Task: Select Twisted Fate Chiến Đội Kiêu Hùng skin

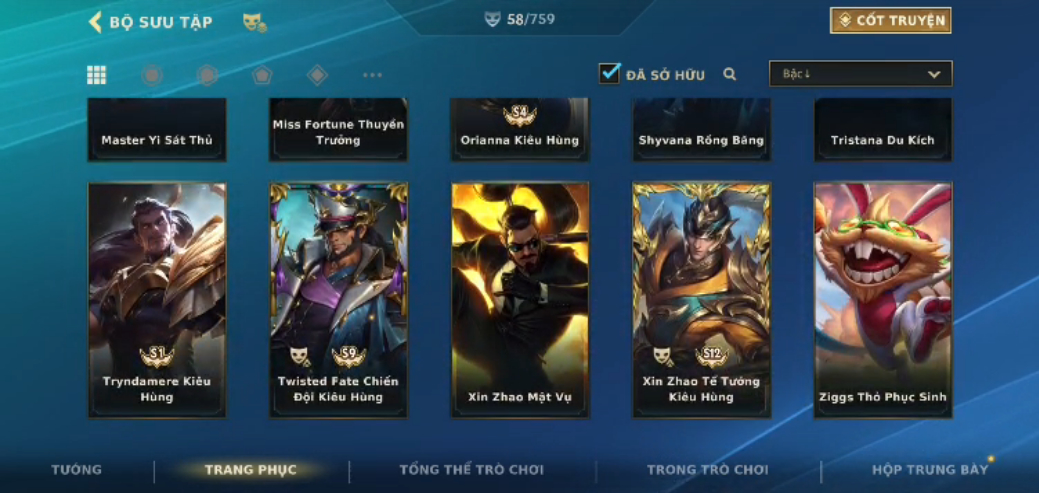Action: [338, 299]
